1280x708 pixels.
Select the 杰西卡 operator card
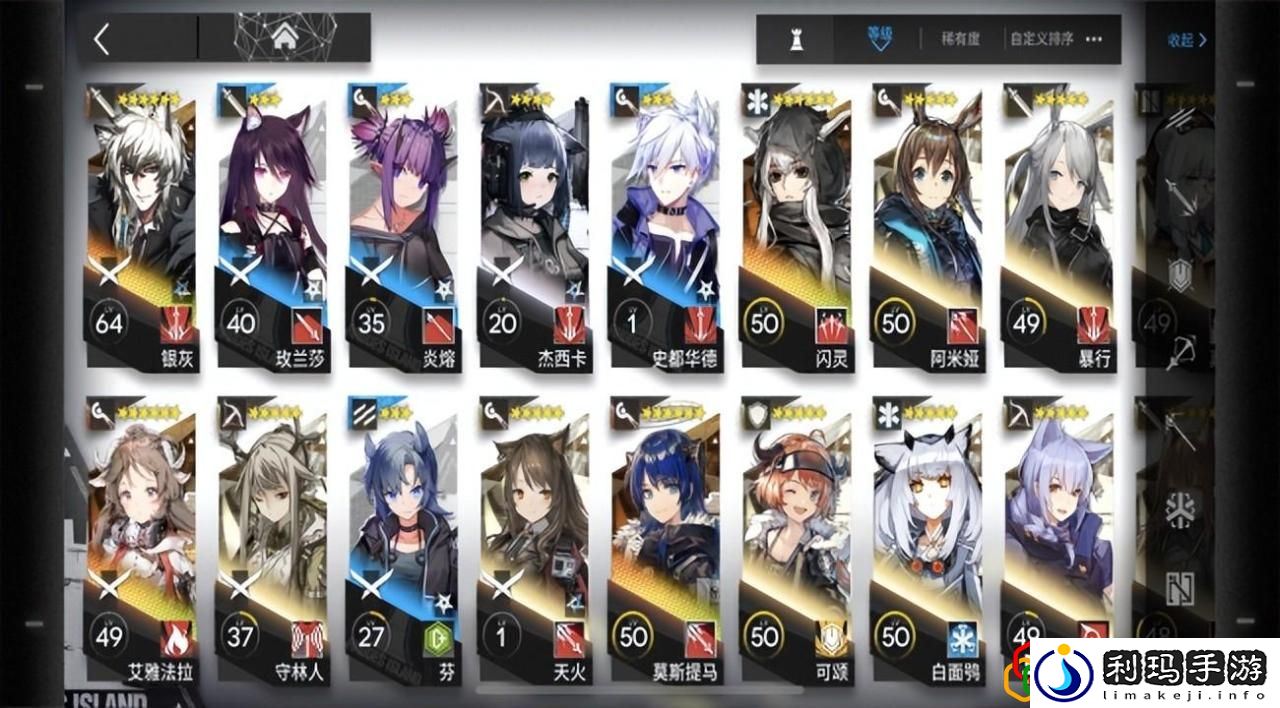[533, 230]
